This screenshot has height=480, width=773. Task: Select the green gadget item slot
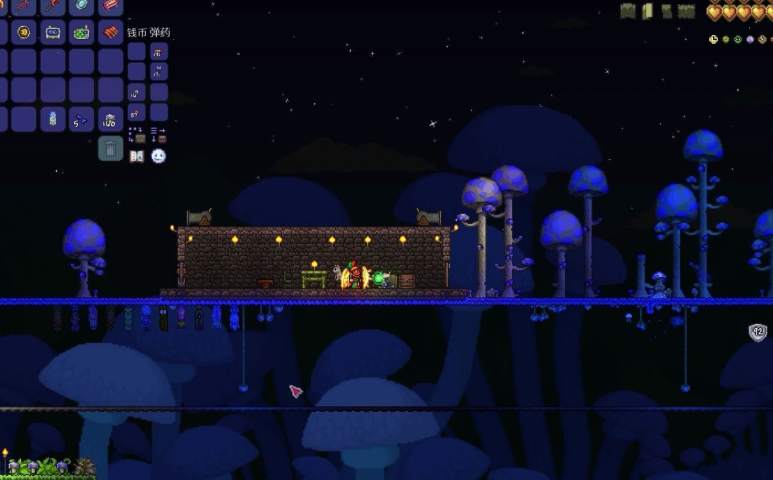pyautogui.click(x=81, y=32)
